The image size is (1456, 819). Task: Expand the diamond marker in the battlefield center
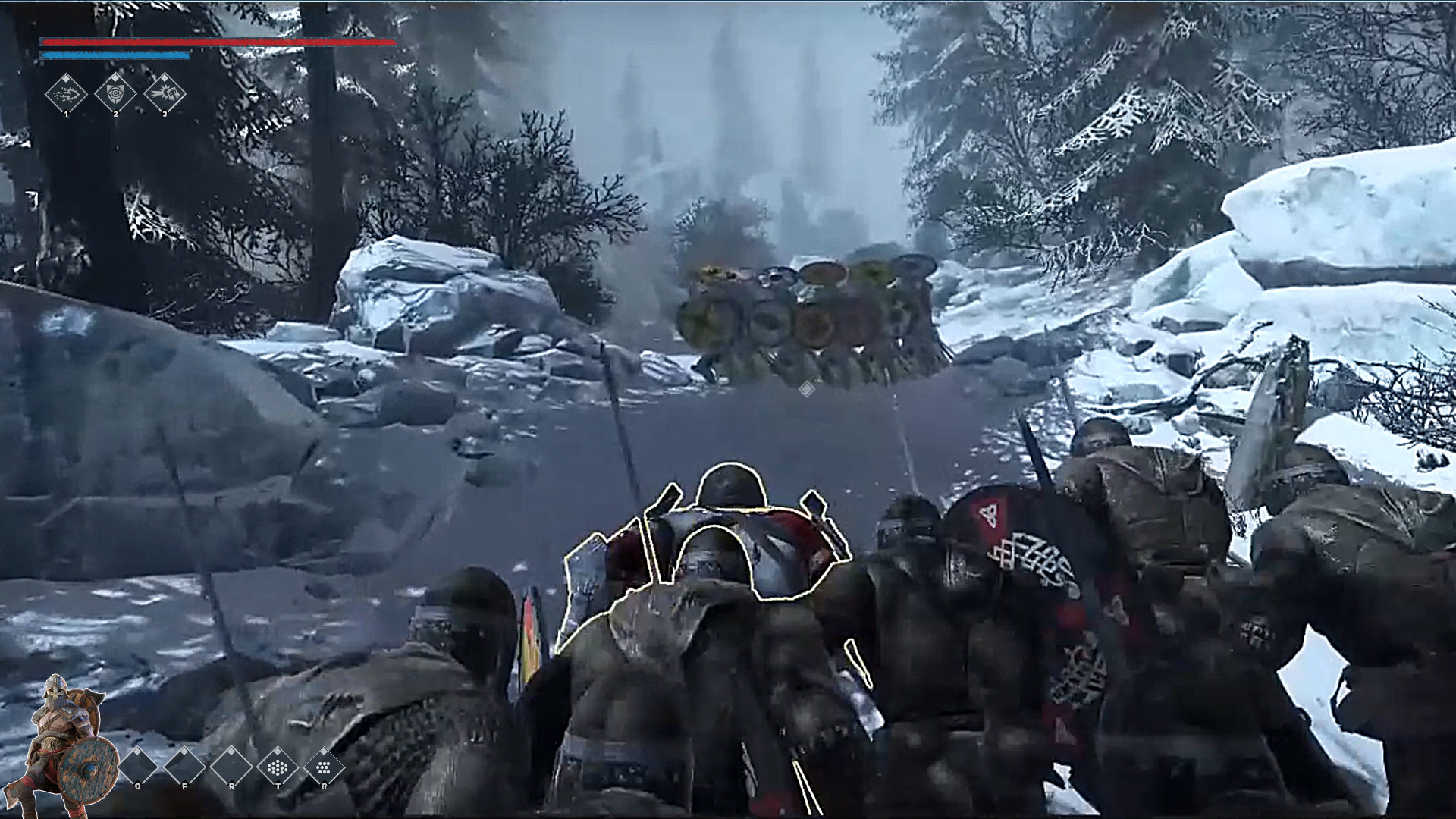[806, 389]
